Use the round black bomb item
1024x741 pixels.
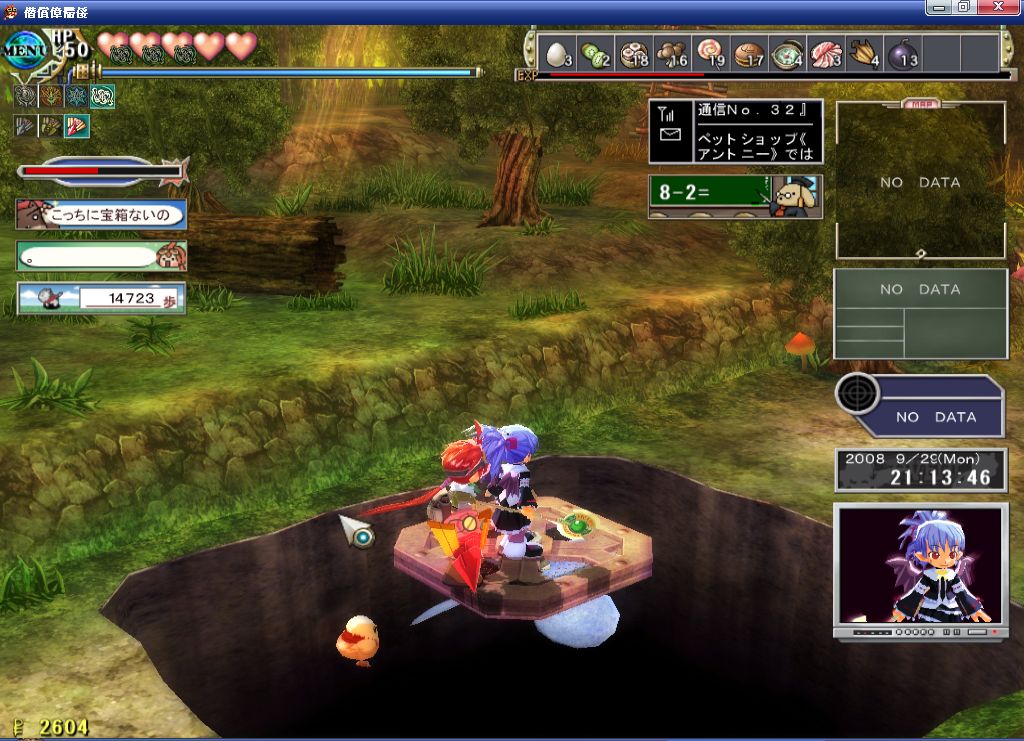(903, 53)
